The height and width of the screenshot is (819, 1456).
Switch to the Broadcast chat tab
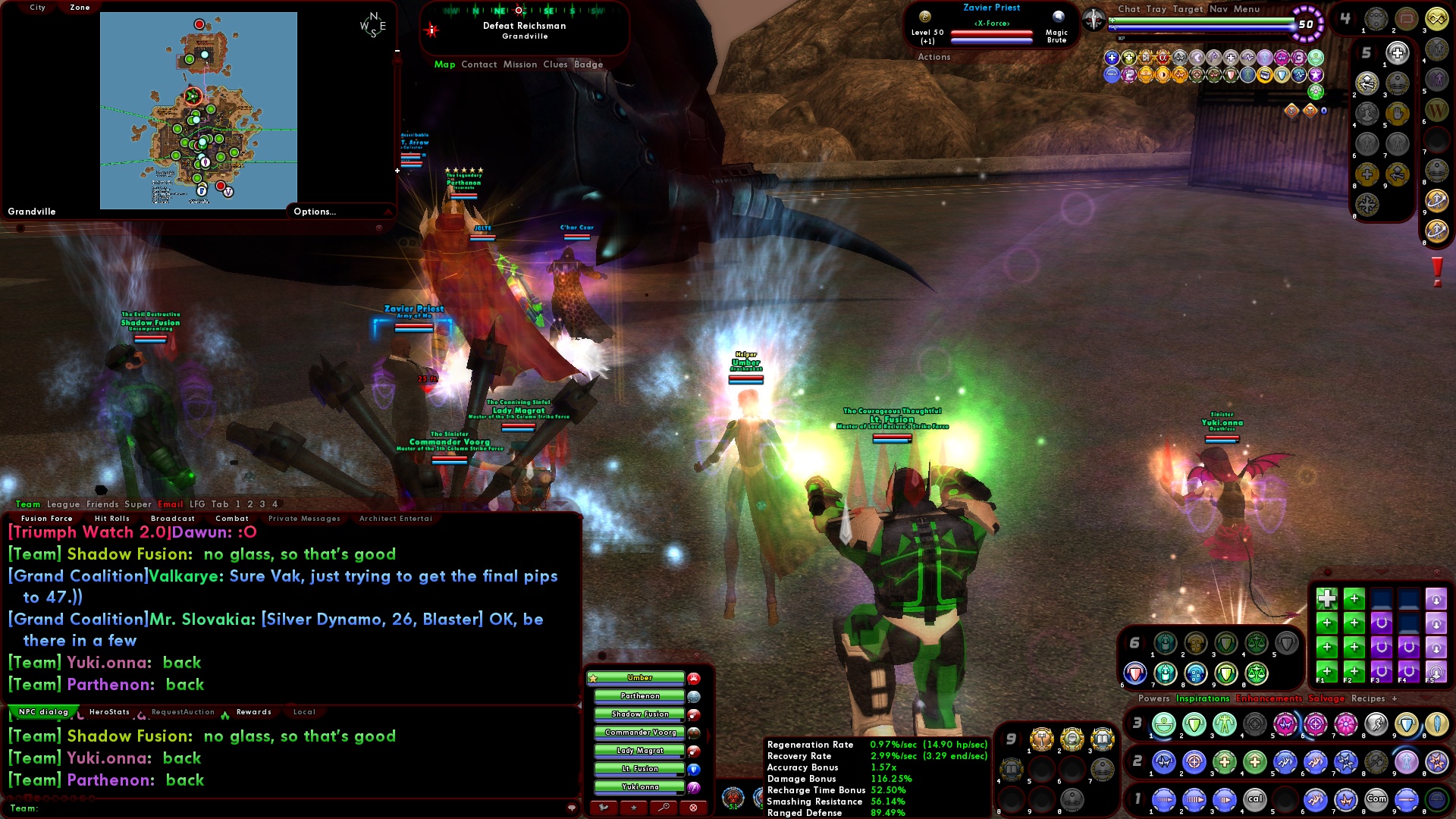[x=172, y=518]
